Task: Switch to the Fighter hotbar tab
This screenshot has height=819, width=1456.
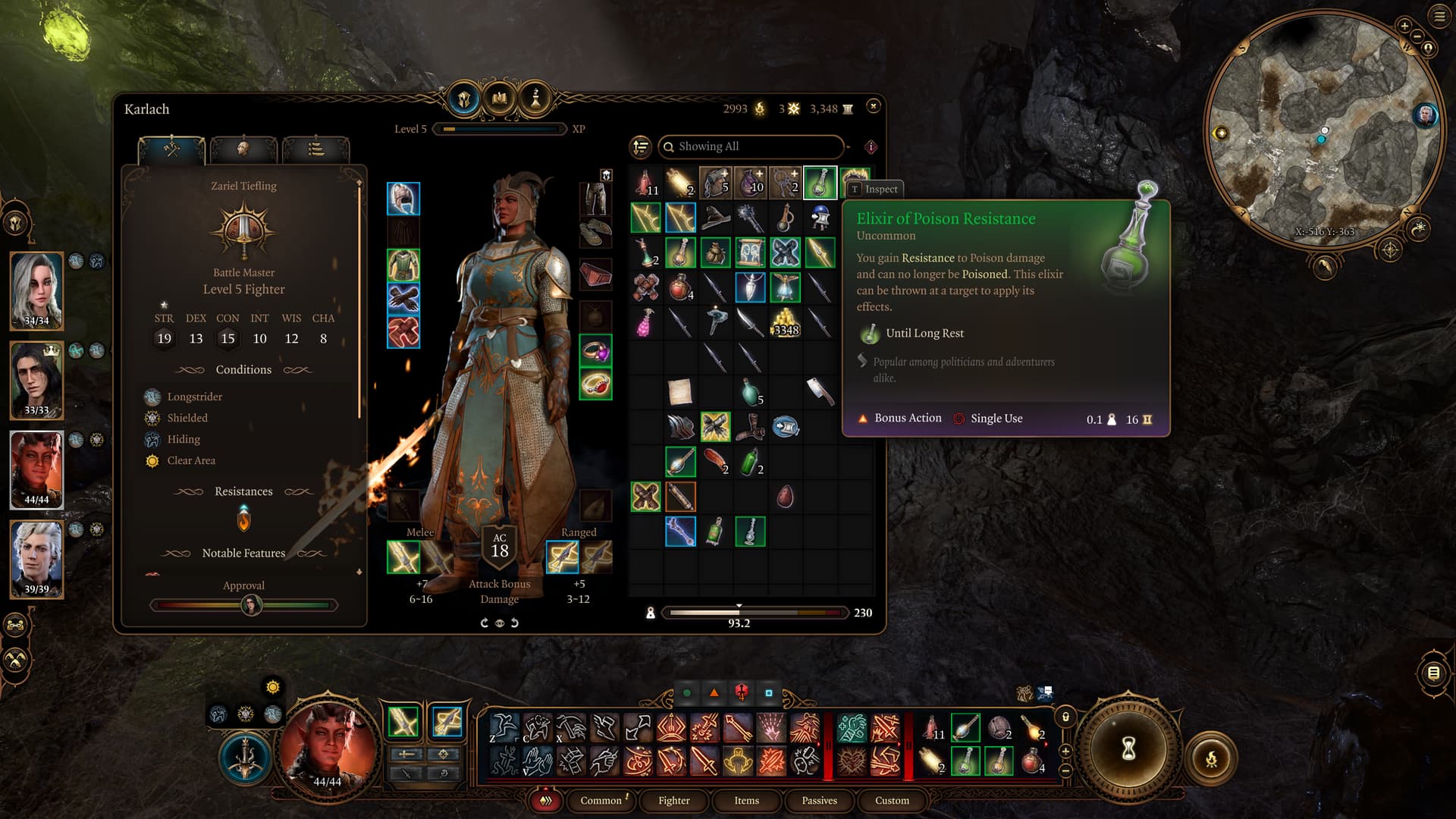Action: [x=673, y=800]
